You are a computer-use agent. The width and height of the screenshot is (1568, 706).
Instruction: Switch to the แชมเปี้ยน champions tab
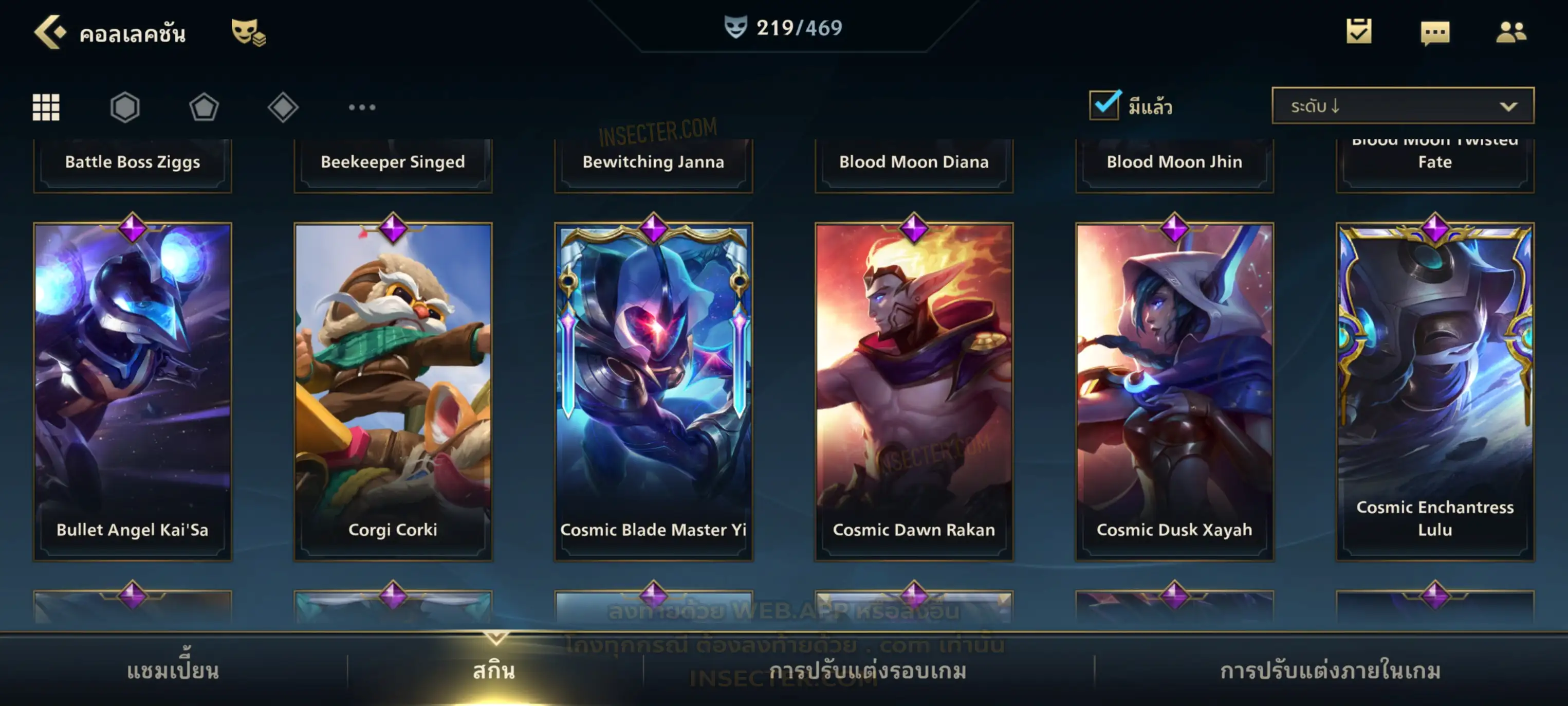pyautogui.click(x=173, y=671)
